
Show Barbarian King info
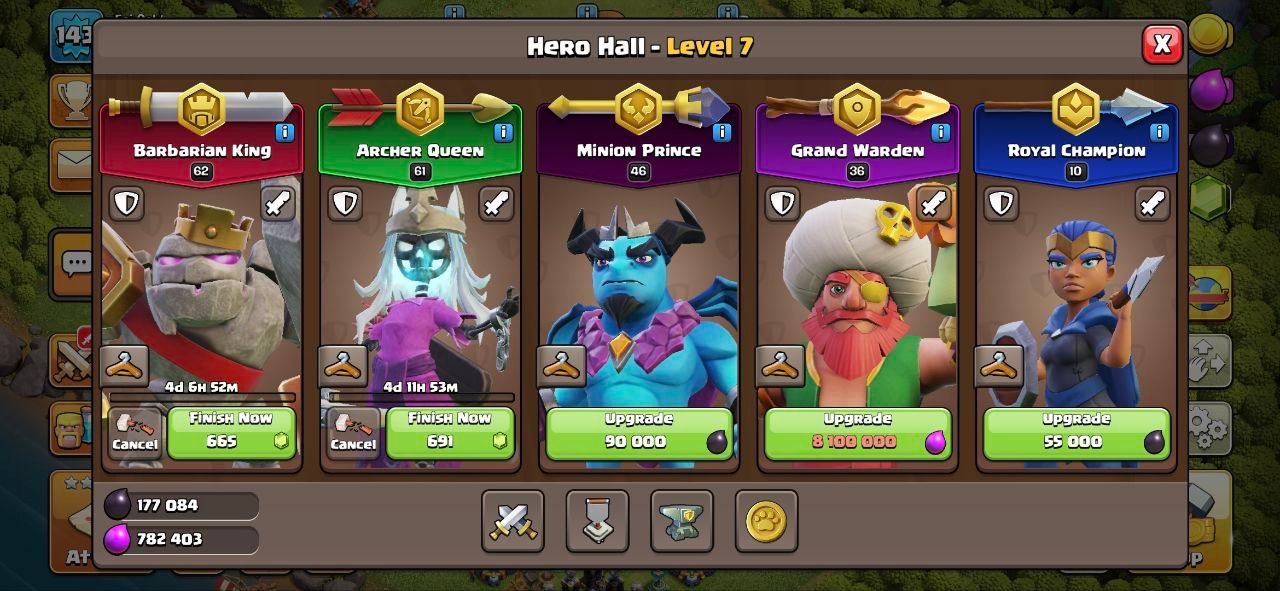(x=285, y=132)
